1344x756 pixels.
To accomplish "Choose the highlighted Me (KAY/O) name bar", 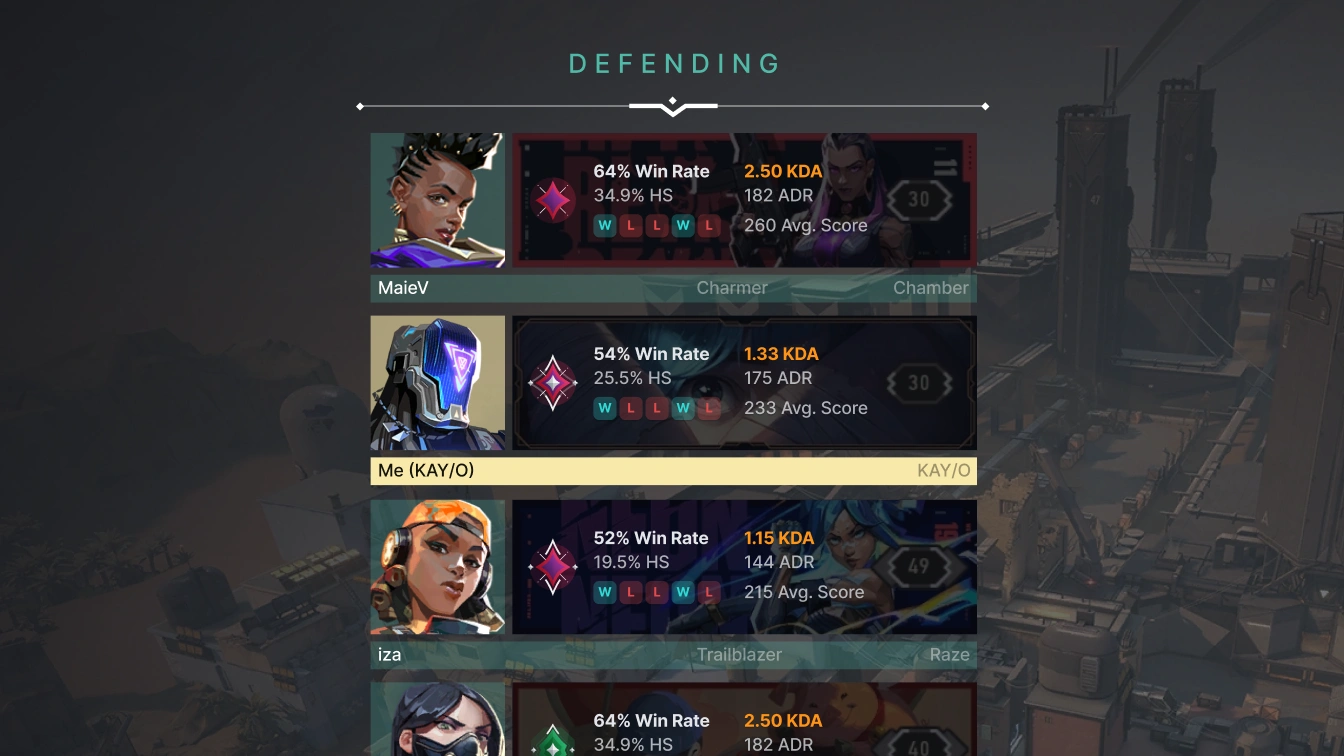I will coord(673,471).
